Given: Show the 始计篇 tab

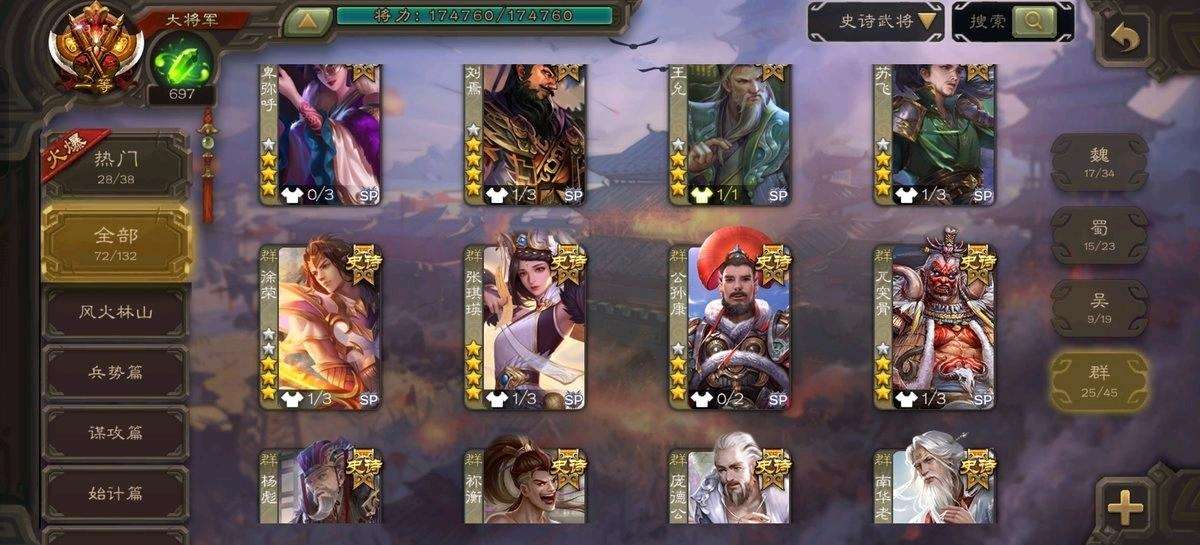Looking at the screenshot, I should point(116,494).
